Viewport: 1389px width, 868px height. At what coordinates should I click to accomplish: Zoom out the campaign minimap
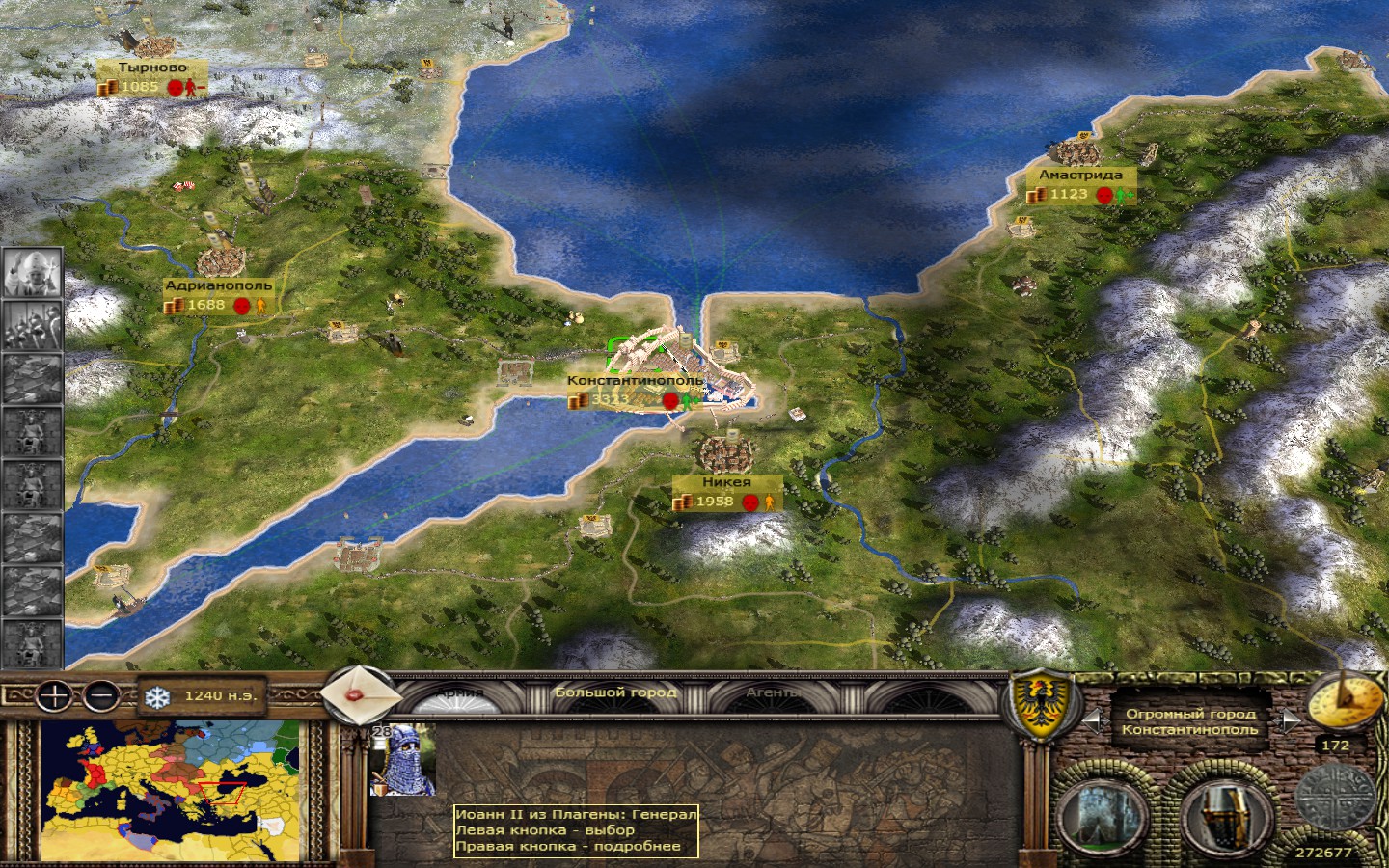tap(100, 694)
